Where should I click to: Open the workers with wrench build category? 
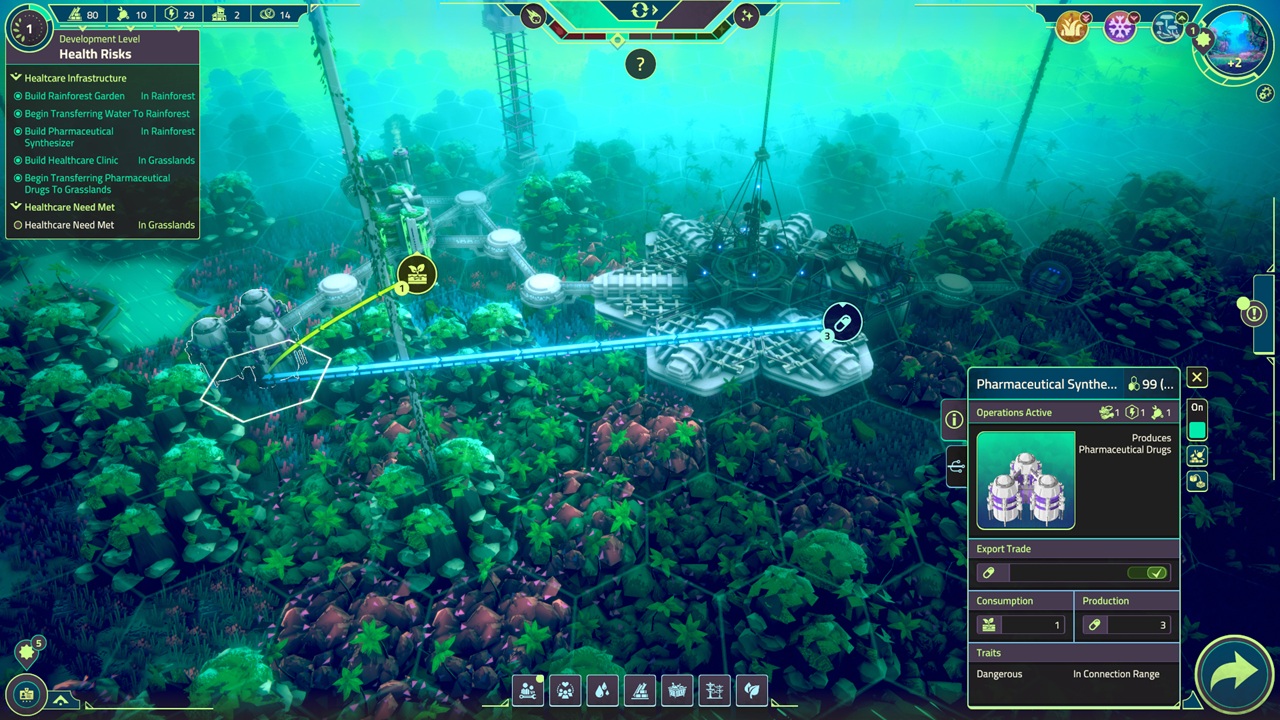(528, 690)
